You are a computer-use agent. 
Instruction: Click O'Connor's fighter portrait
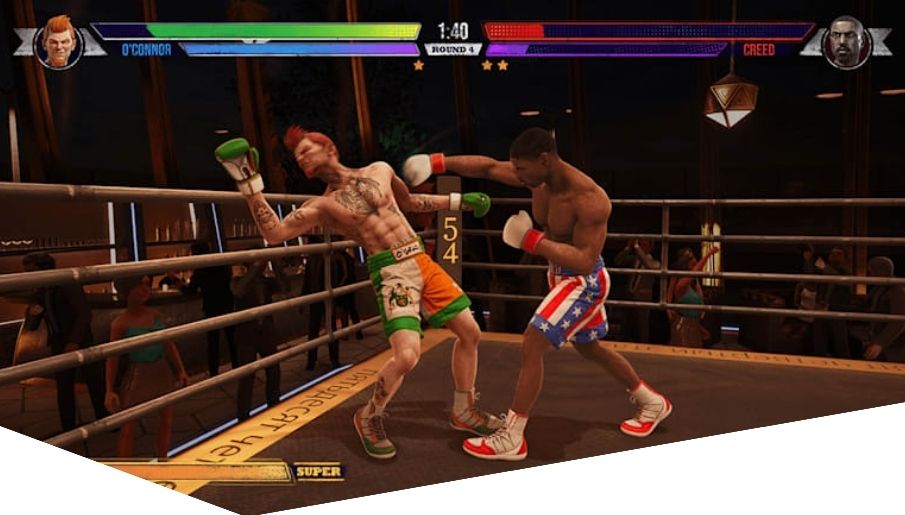[59, 43]
